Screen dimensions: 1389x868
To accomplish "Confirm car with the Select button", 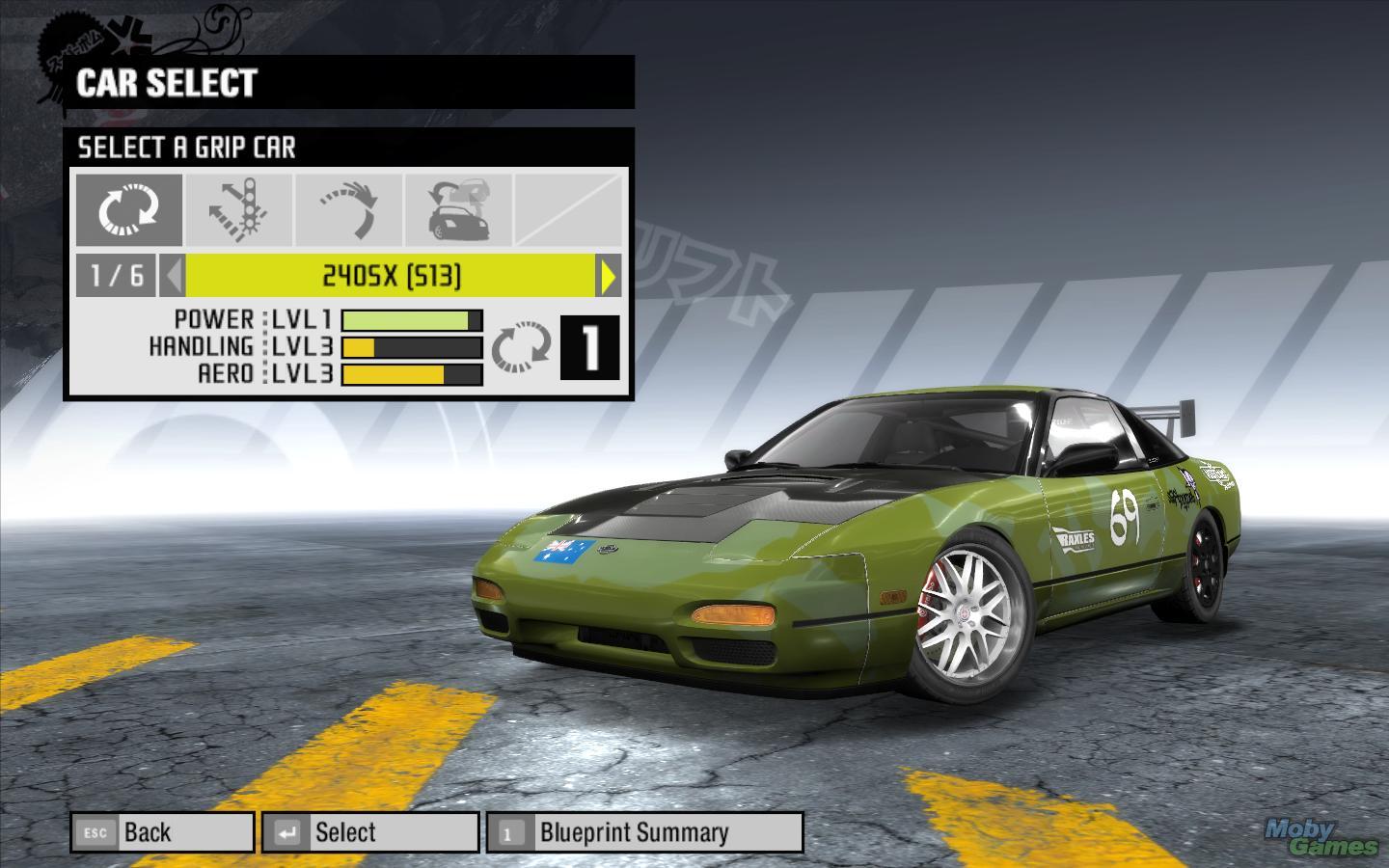I will 370,832.
